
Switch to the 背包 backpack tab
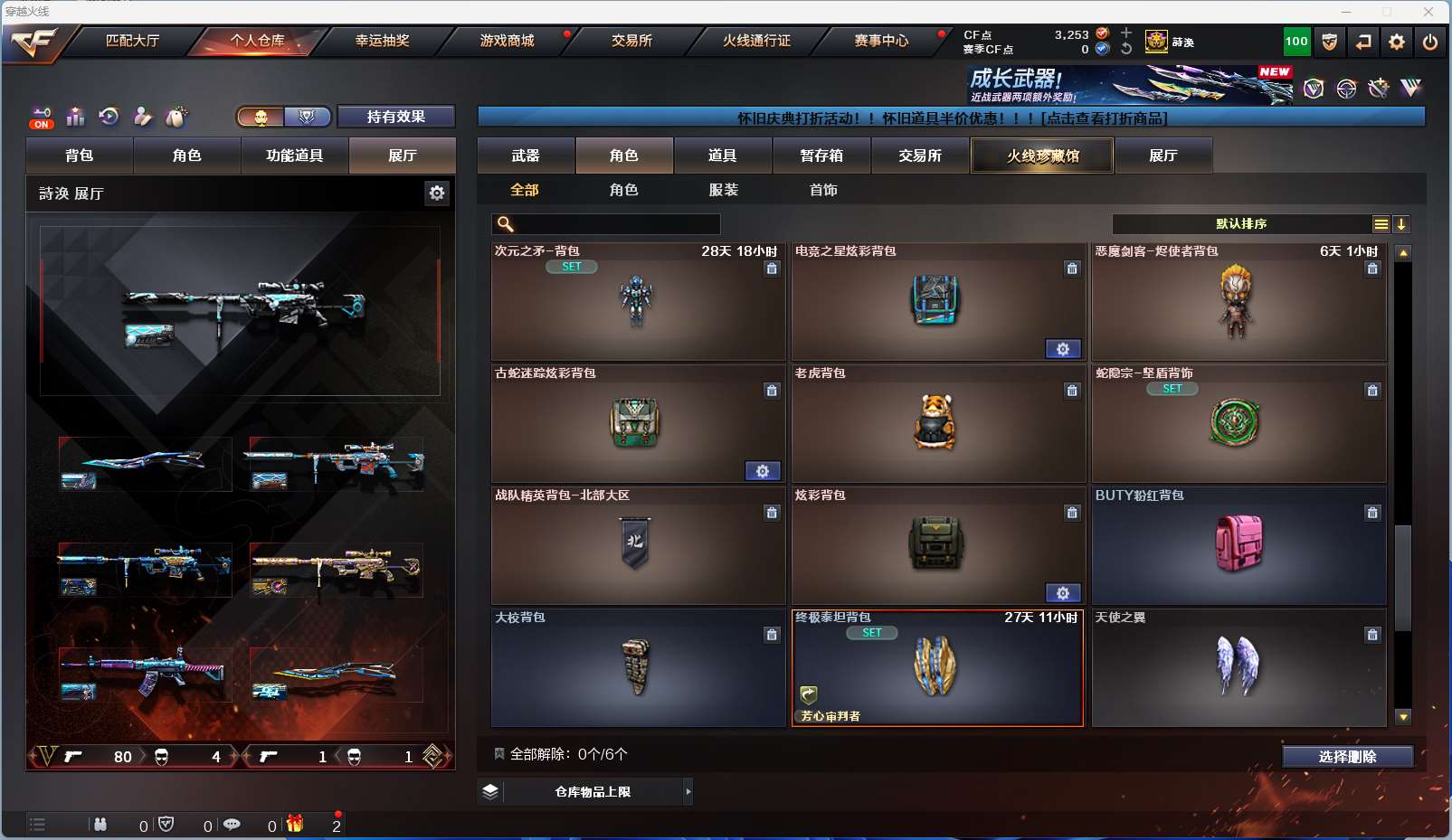(80, 156)
